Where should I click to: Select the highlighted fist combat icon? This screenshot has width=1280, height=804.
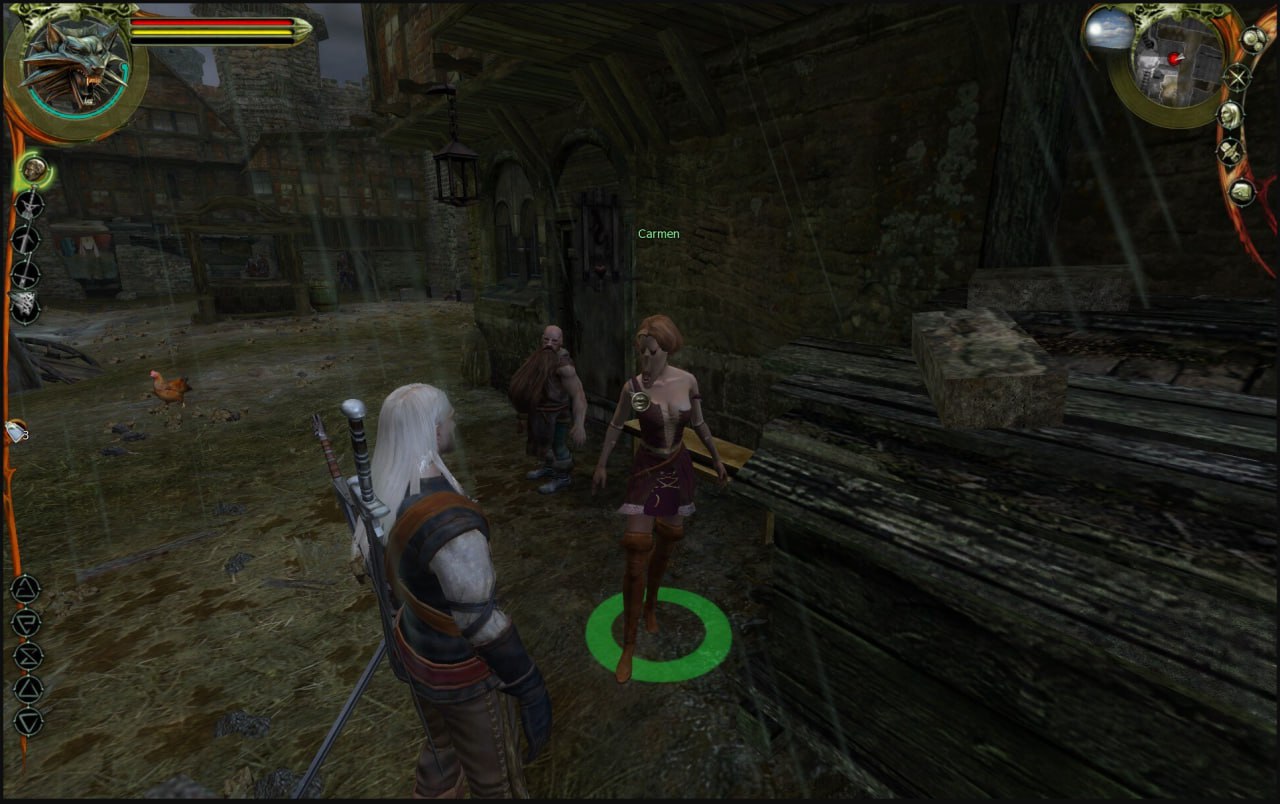[x=35, y=170]
